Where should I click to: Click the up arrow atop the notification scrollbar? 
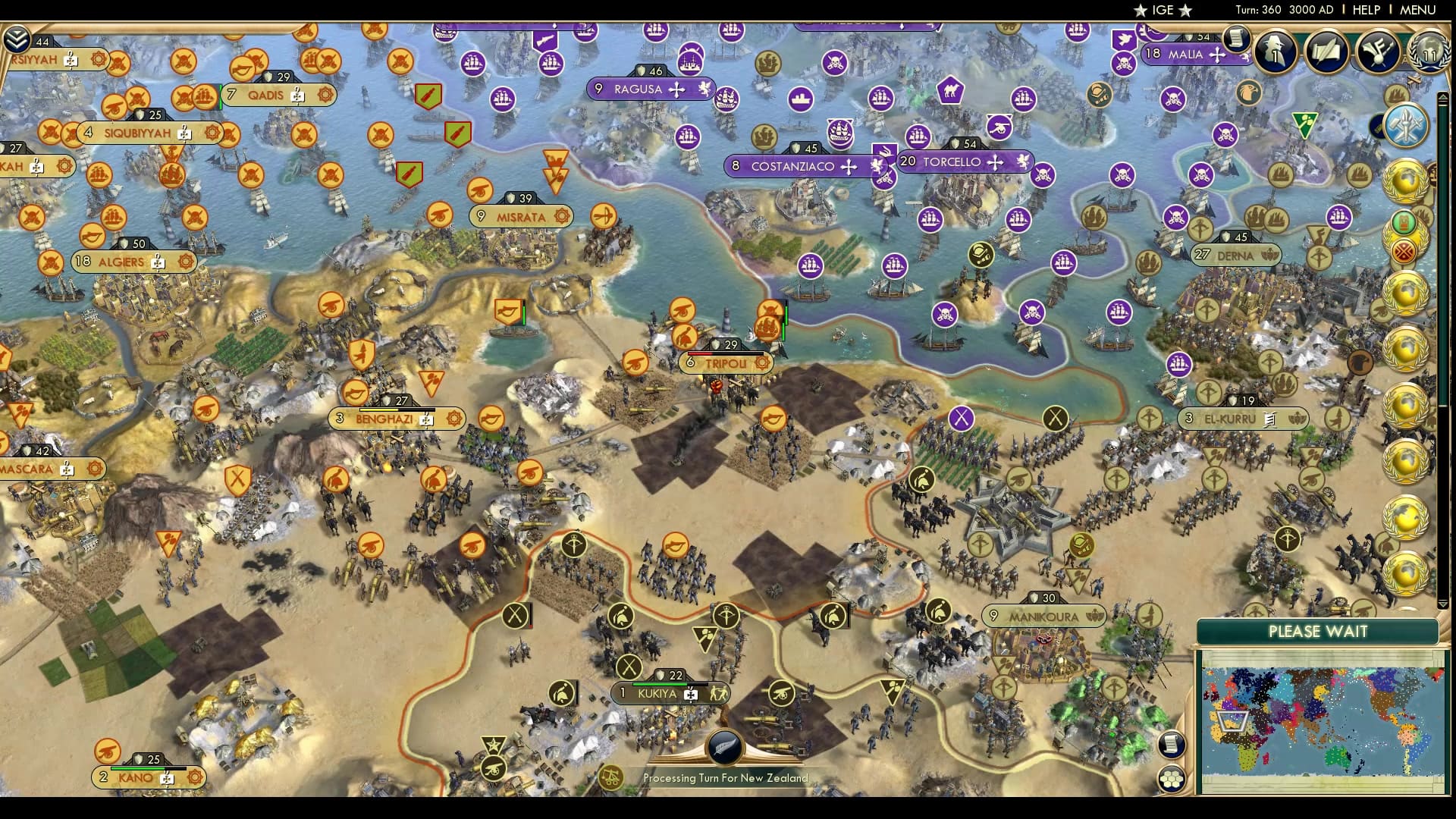tap(1442, 96)
